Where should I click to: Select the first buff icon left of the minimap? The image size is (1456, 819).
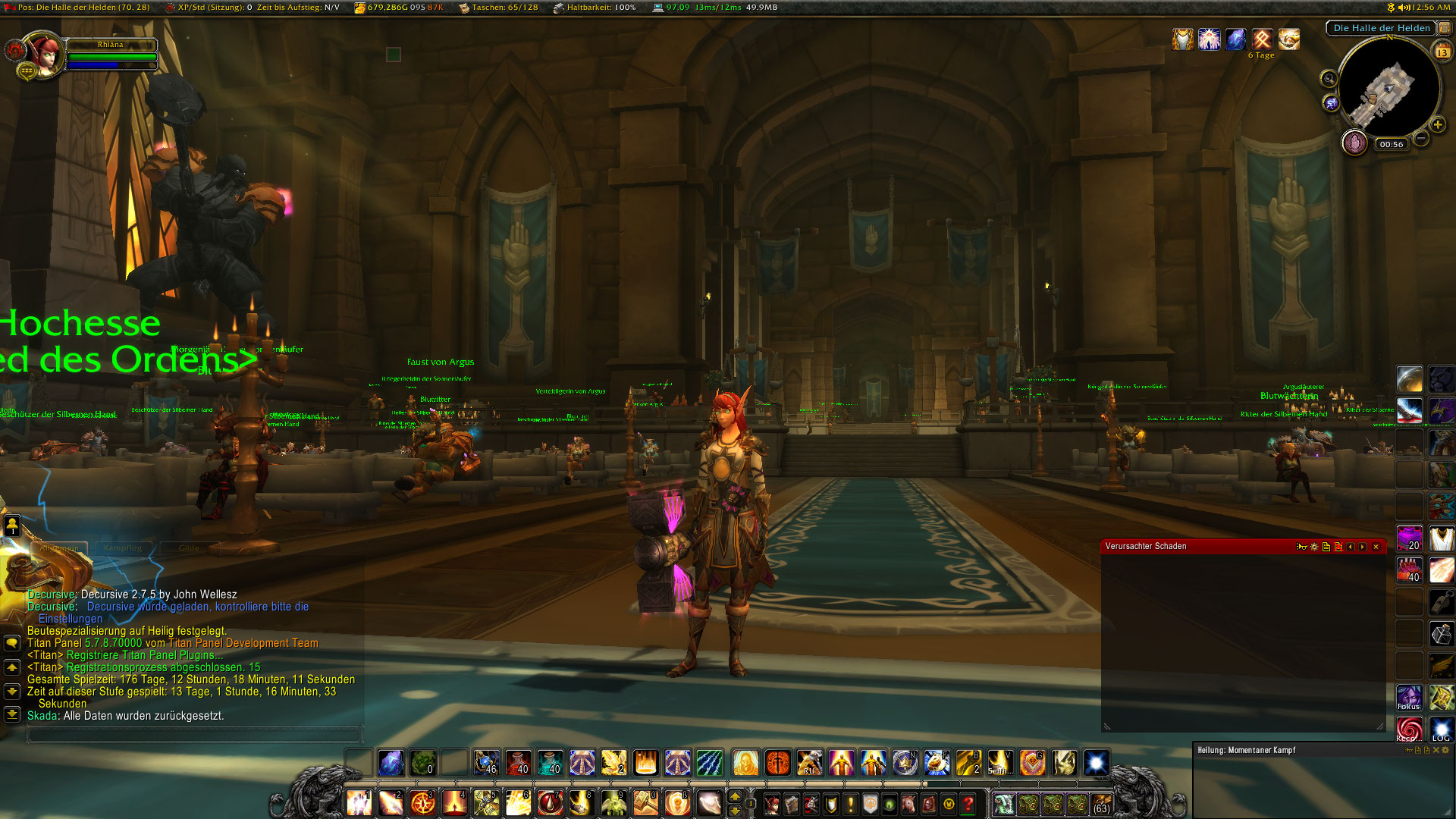click(1183, 39)
